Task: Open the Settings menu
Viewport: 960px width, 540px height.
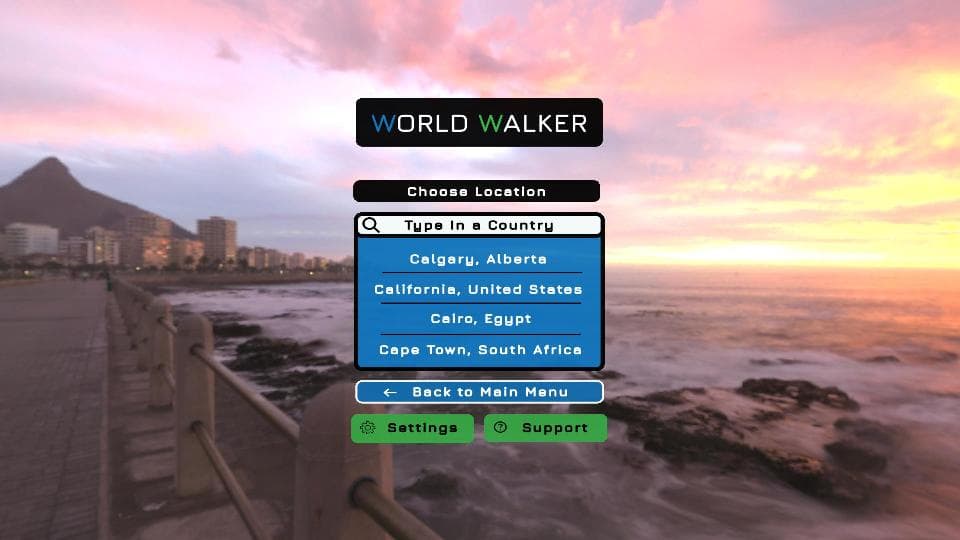Action: (412, 428)
